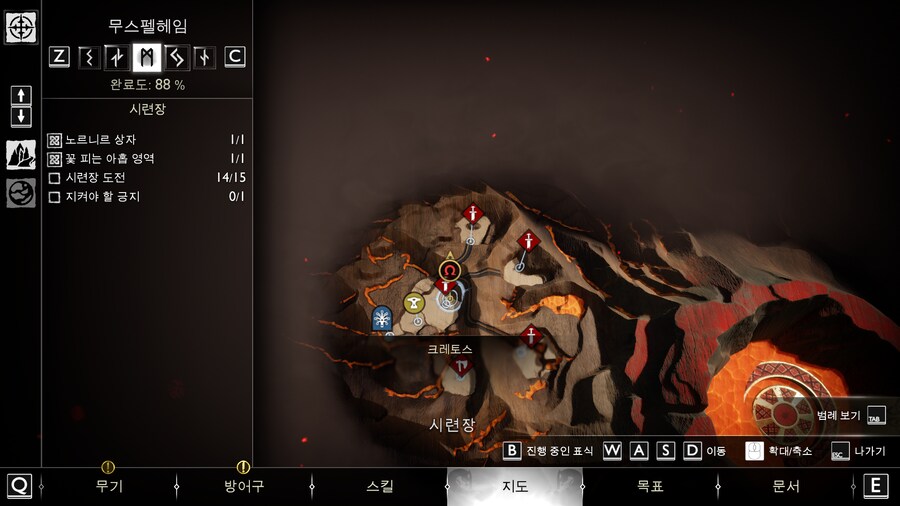Show the 목표 (Goals) tab
Image resolution: width=900 pixels, height=506 pixels.
[650, 486]
